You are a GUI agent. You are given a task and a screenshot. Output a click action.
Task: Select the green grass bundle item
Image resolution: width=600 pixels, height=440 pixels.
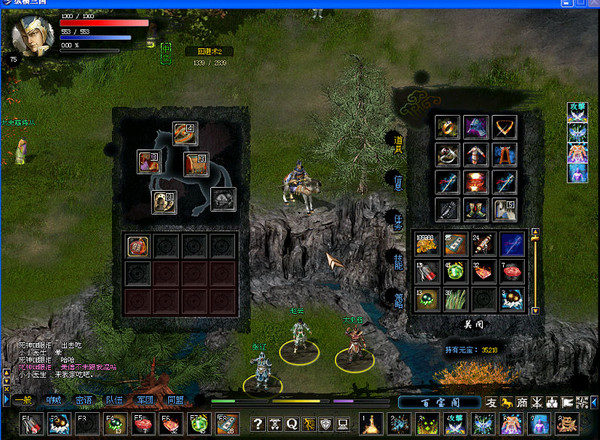click(455, 298)
